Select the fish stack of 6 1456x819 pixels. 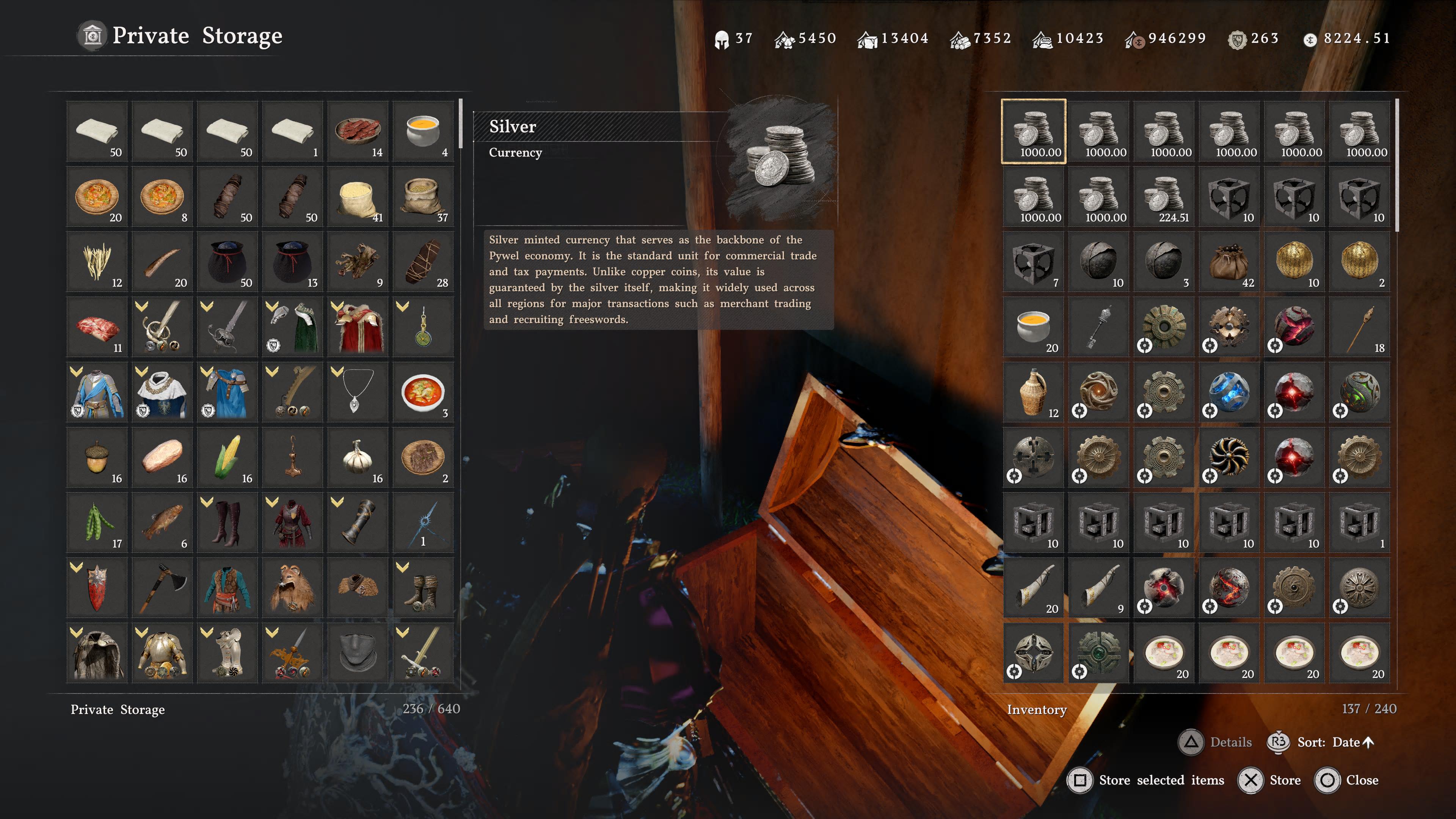pyautogui.click(x=162, y=523)
